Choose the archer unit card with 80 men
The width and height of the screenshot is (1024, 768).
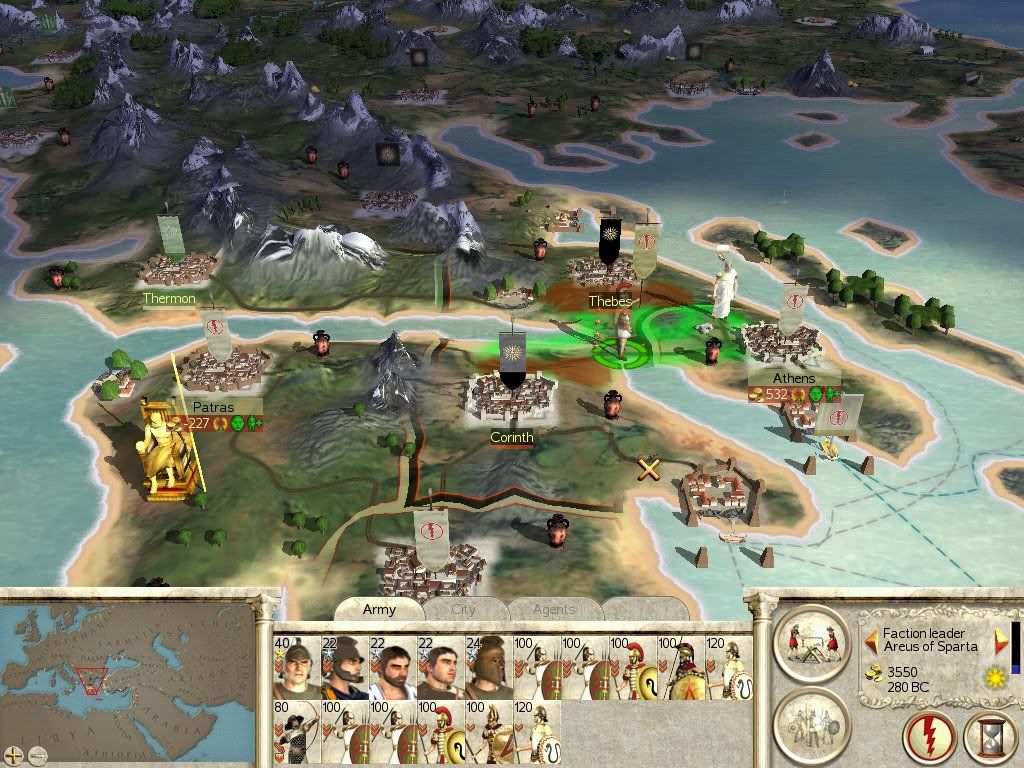[x=296, y=732]
